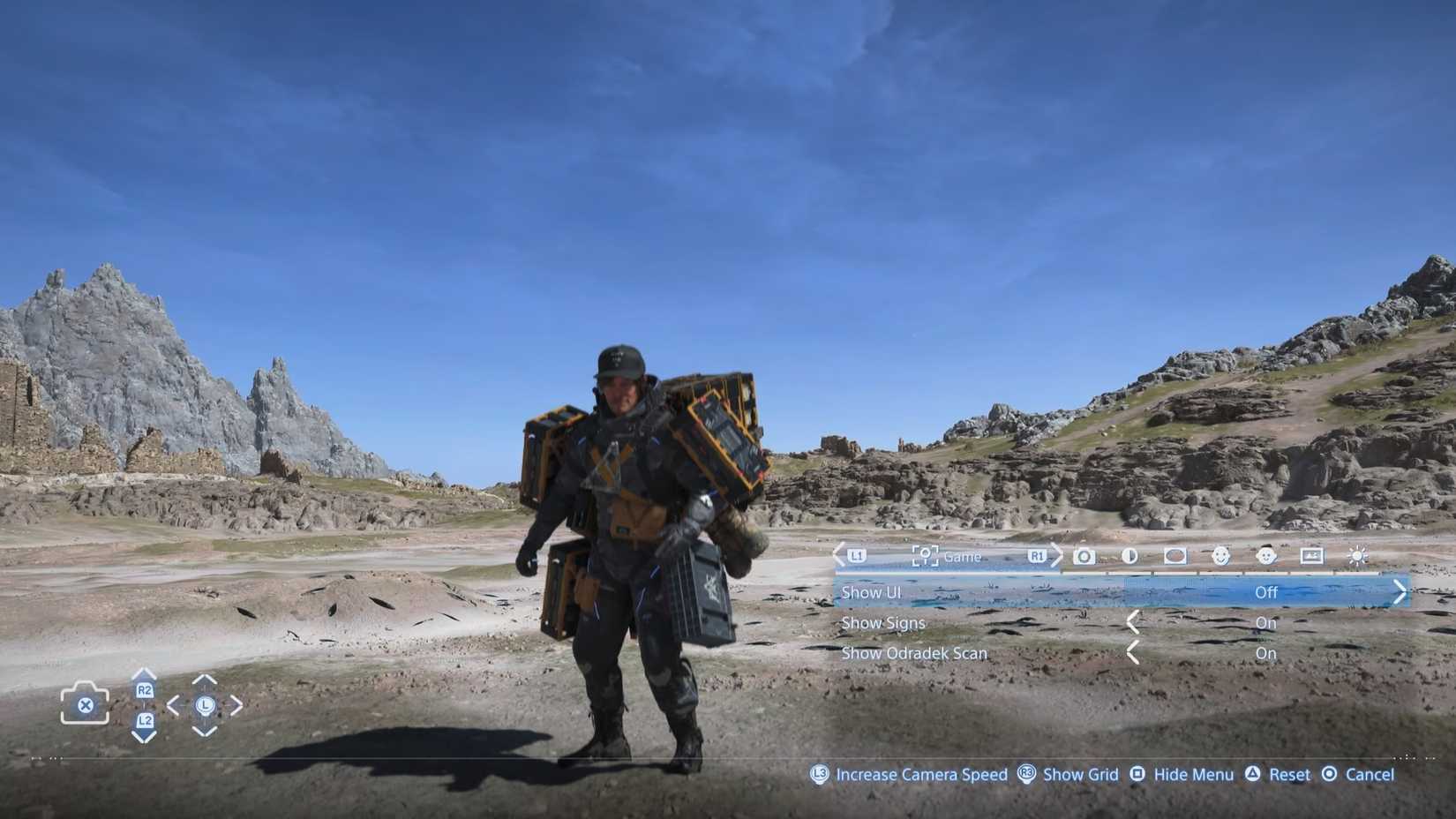Image resolution: width=1456 pixels, height=819 pixels.
Task: Open the filter contrast adjustment icon
Action: (1129, 557)
